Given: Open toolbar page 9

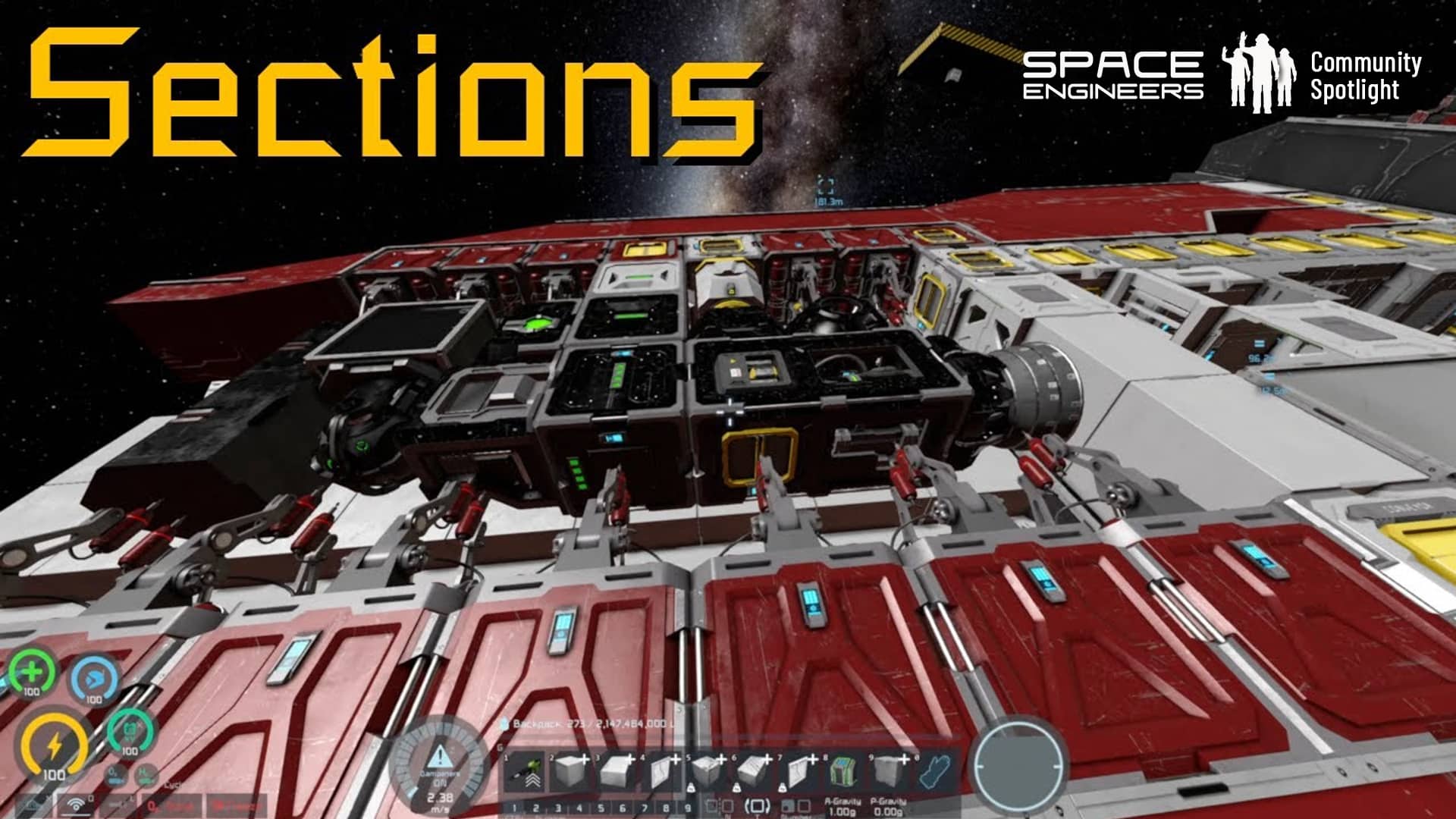Looking at the screenshot, I should [688, 808].
